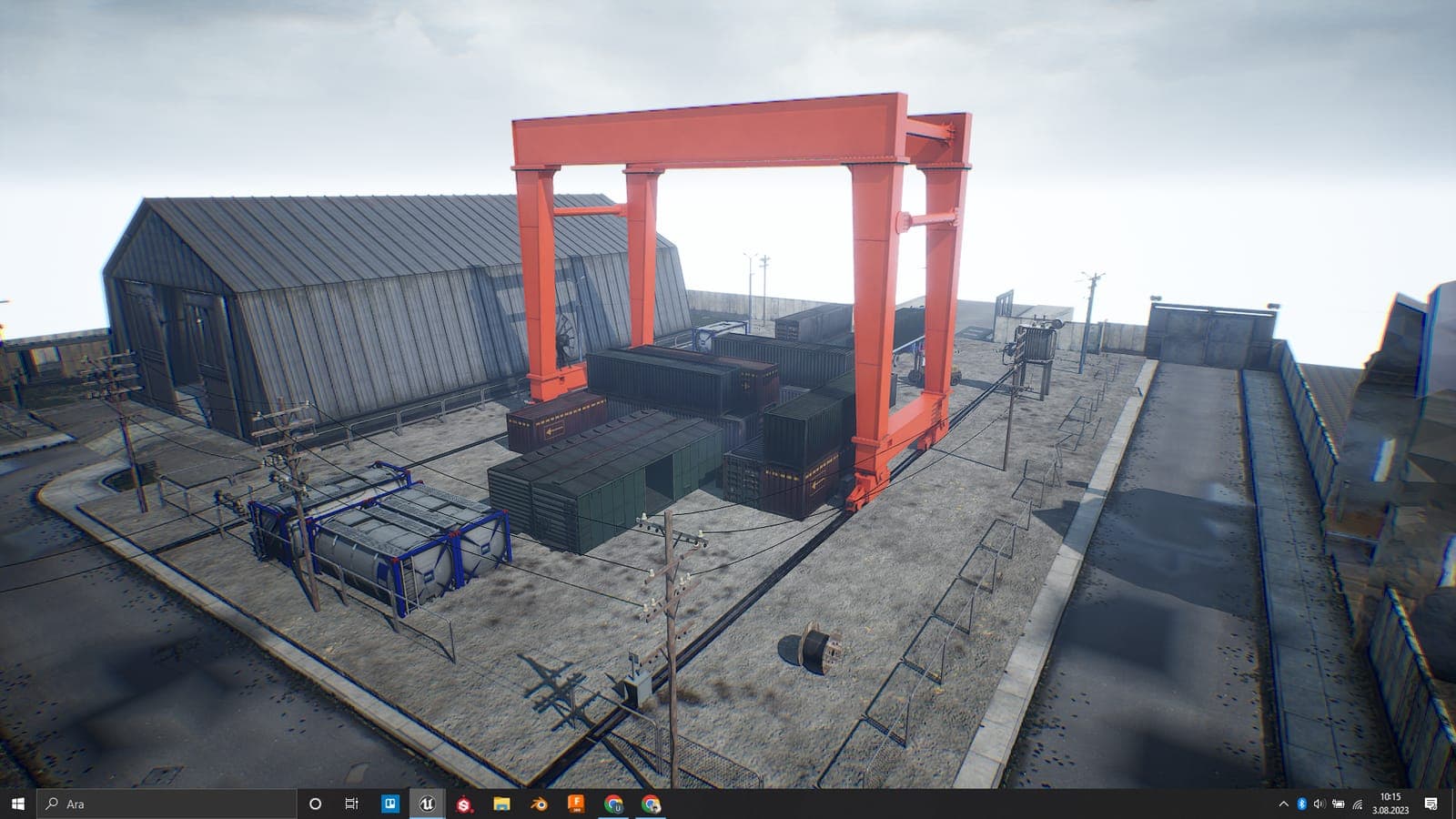Activate Cortana from the taskbar

tap(315, 804)
